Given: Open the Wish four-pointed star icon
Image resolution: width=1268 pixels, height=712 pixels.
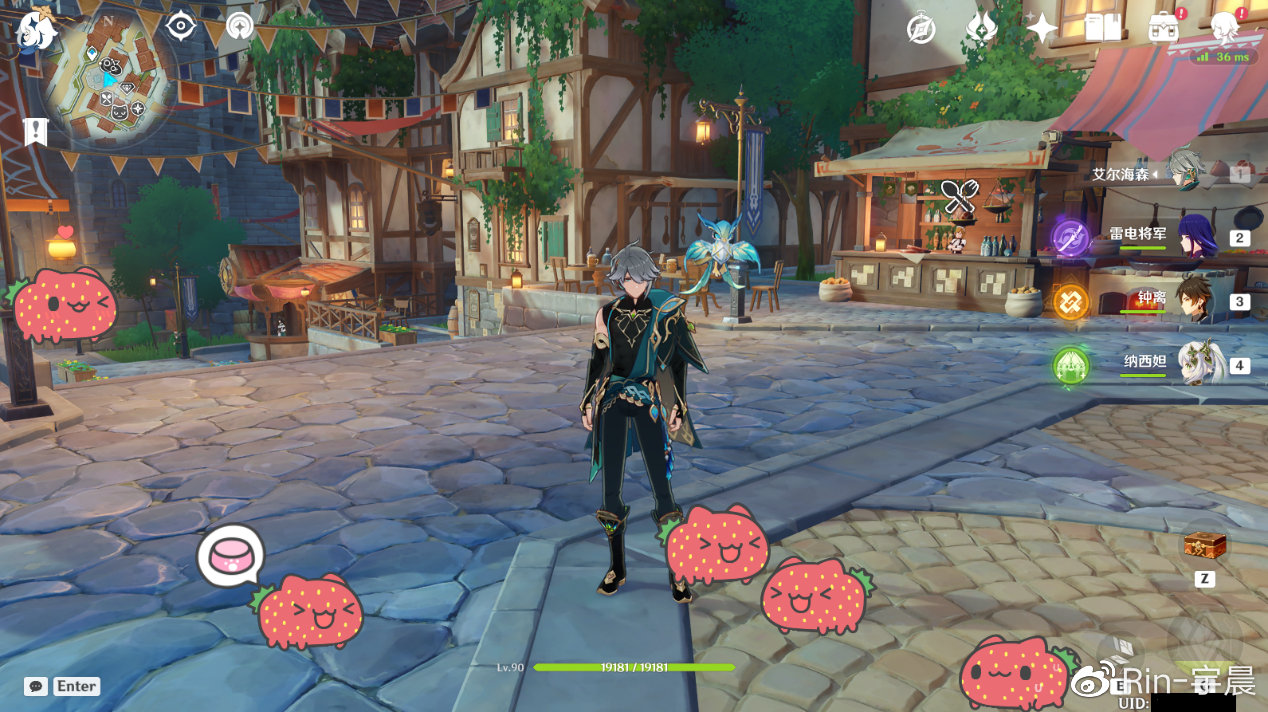Looking at the screenshot, I should 1041,28.
